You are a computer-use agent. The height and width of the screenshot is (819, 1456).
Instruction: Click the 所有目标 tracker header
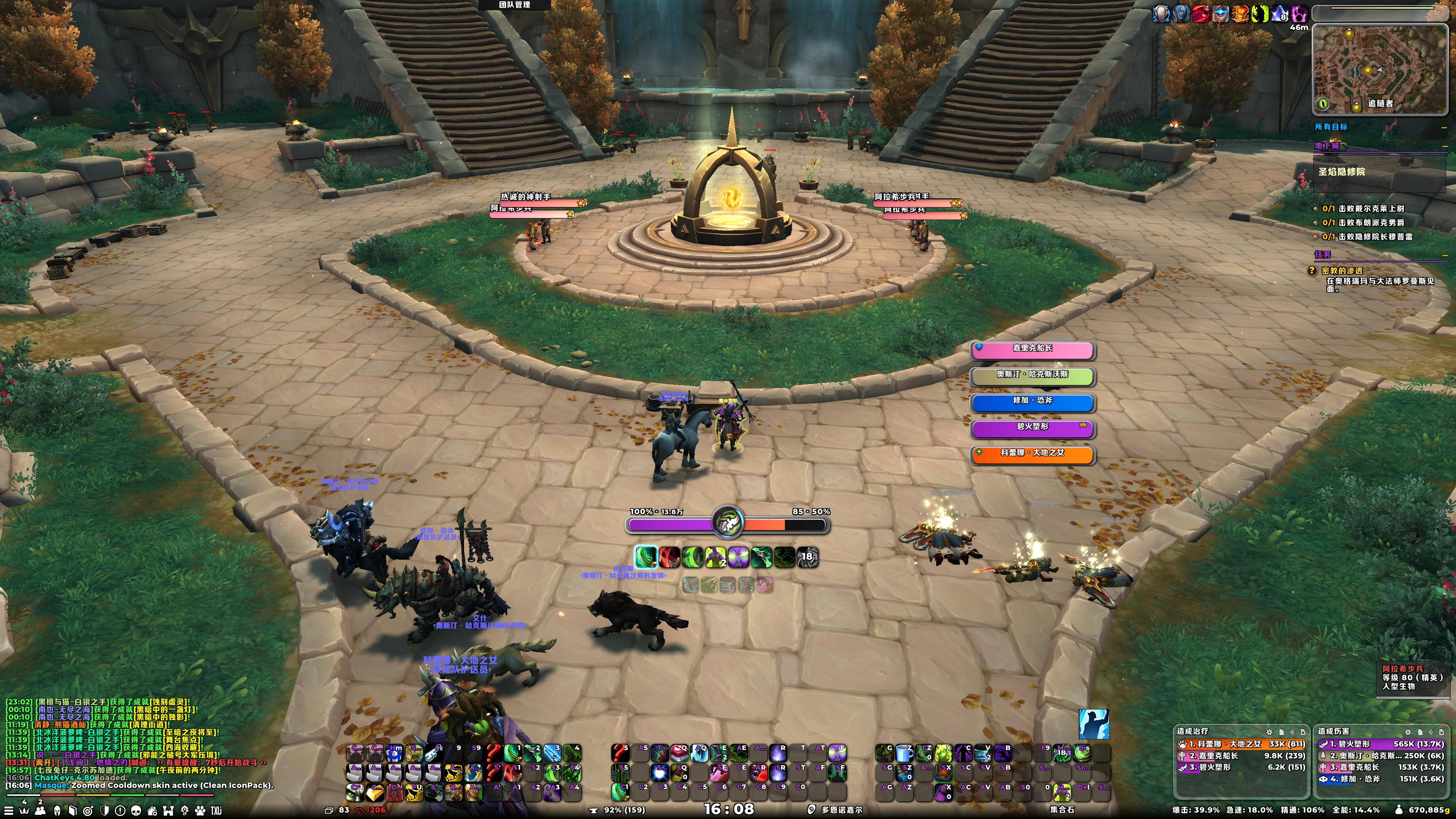(1331, 127)
